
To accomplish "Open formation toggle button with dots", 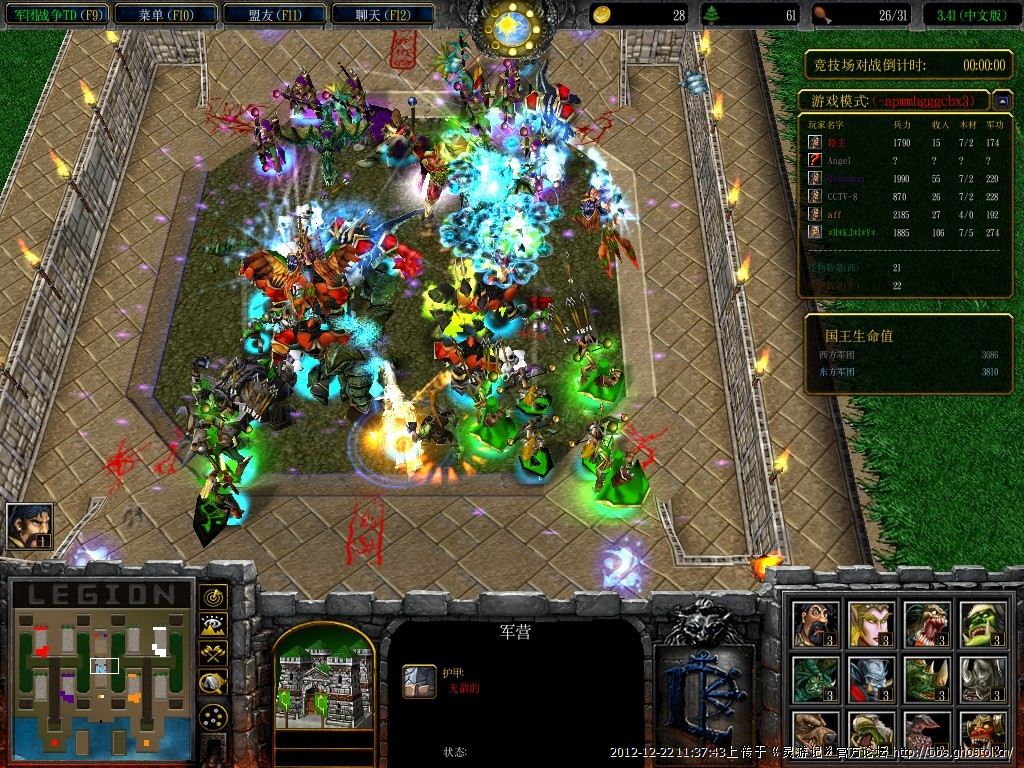I will click(213, 716).
